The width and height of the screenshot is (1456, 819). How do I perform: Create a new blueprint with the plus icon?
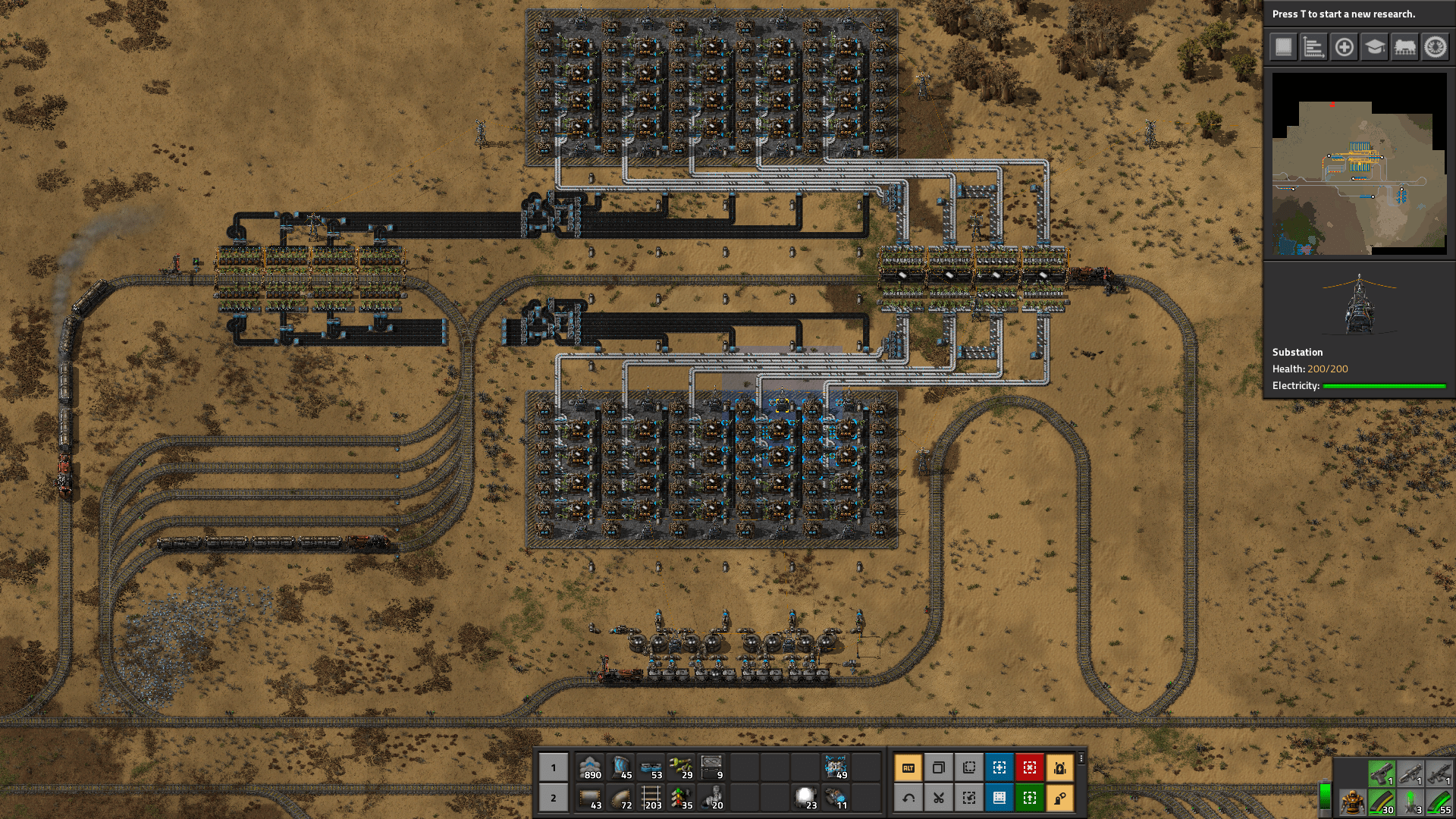click(x=1344, y=48)
